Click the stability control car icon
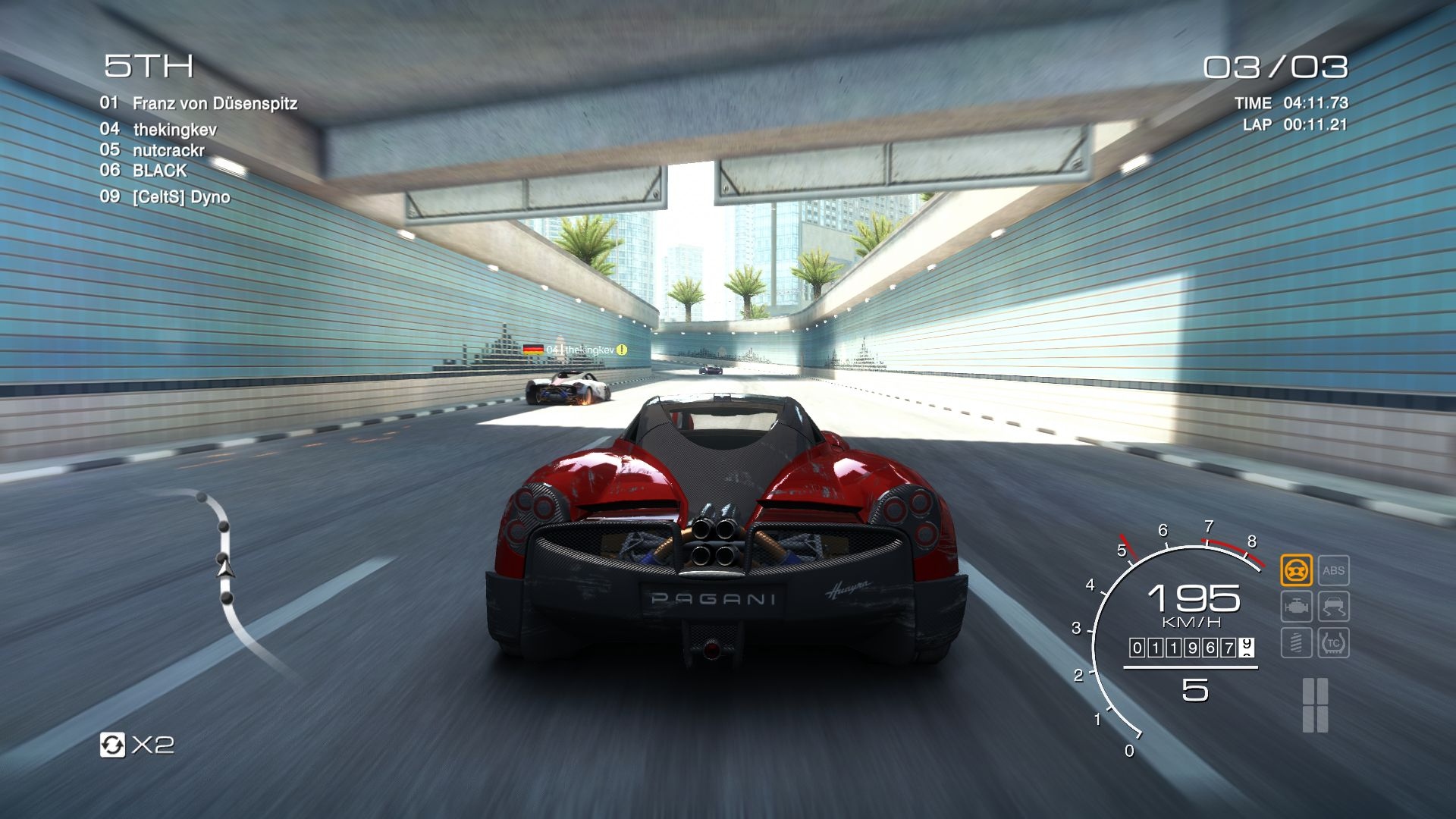This screenshot has height=819, width=1456. pyautogui.click(x=1333, y=607)
